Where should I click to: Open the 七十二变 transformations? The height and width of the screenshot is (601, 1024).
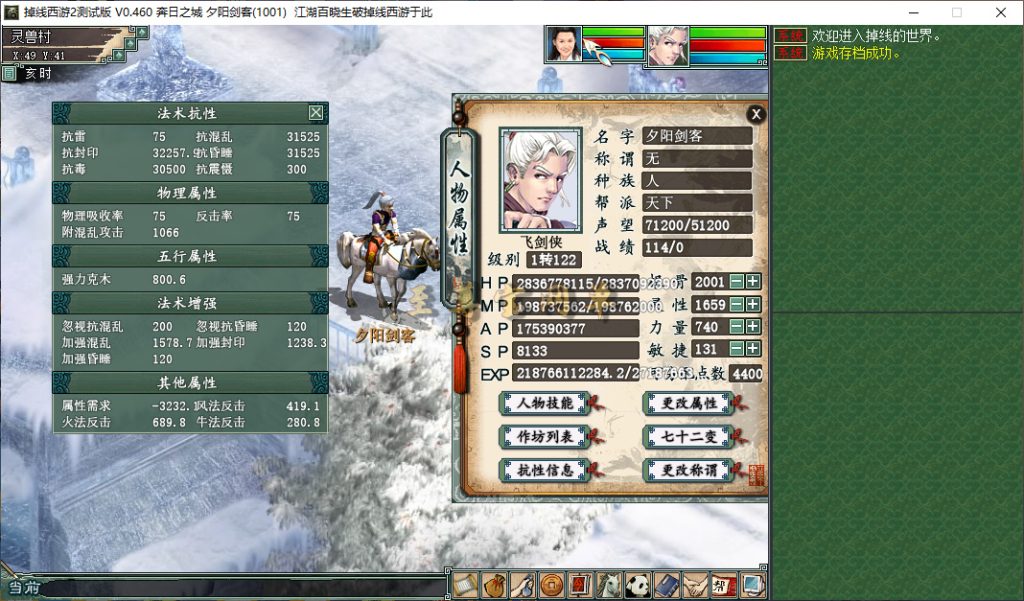click(689, 437)
